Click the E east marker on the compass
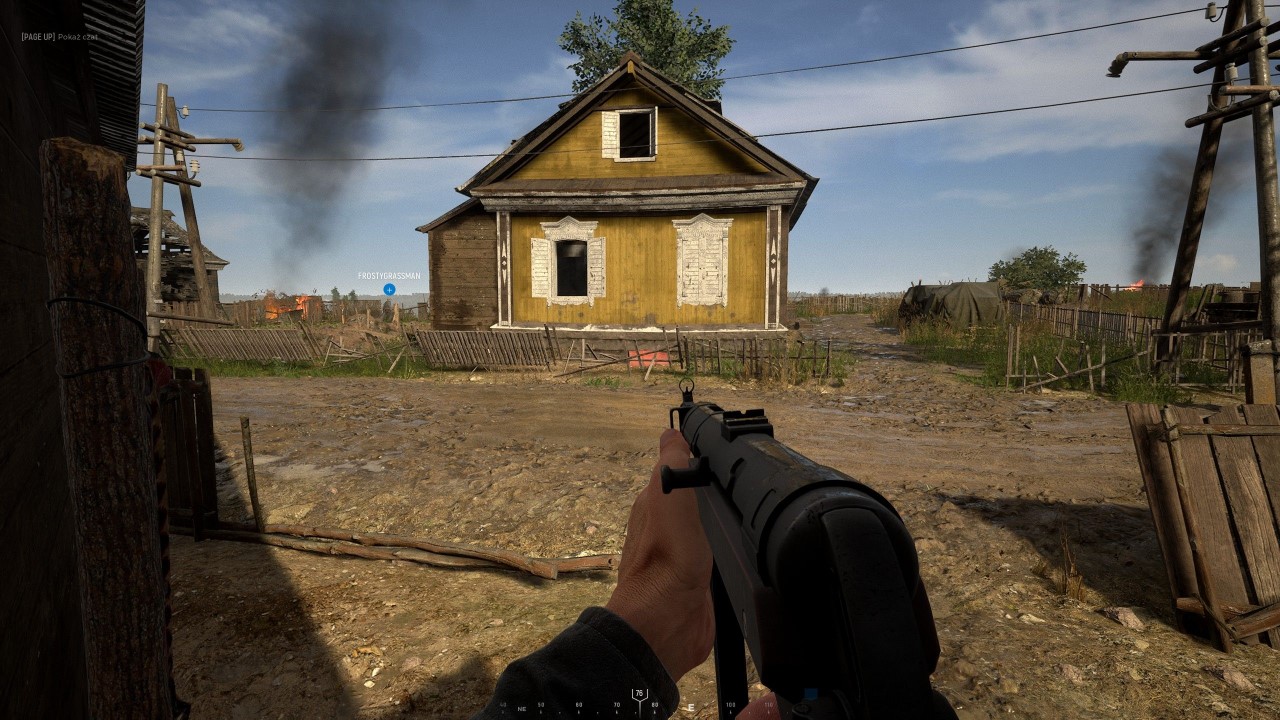Screen dimensions: 1280x720 691,706
